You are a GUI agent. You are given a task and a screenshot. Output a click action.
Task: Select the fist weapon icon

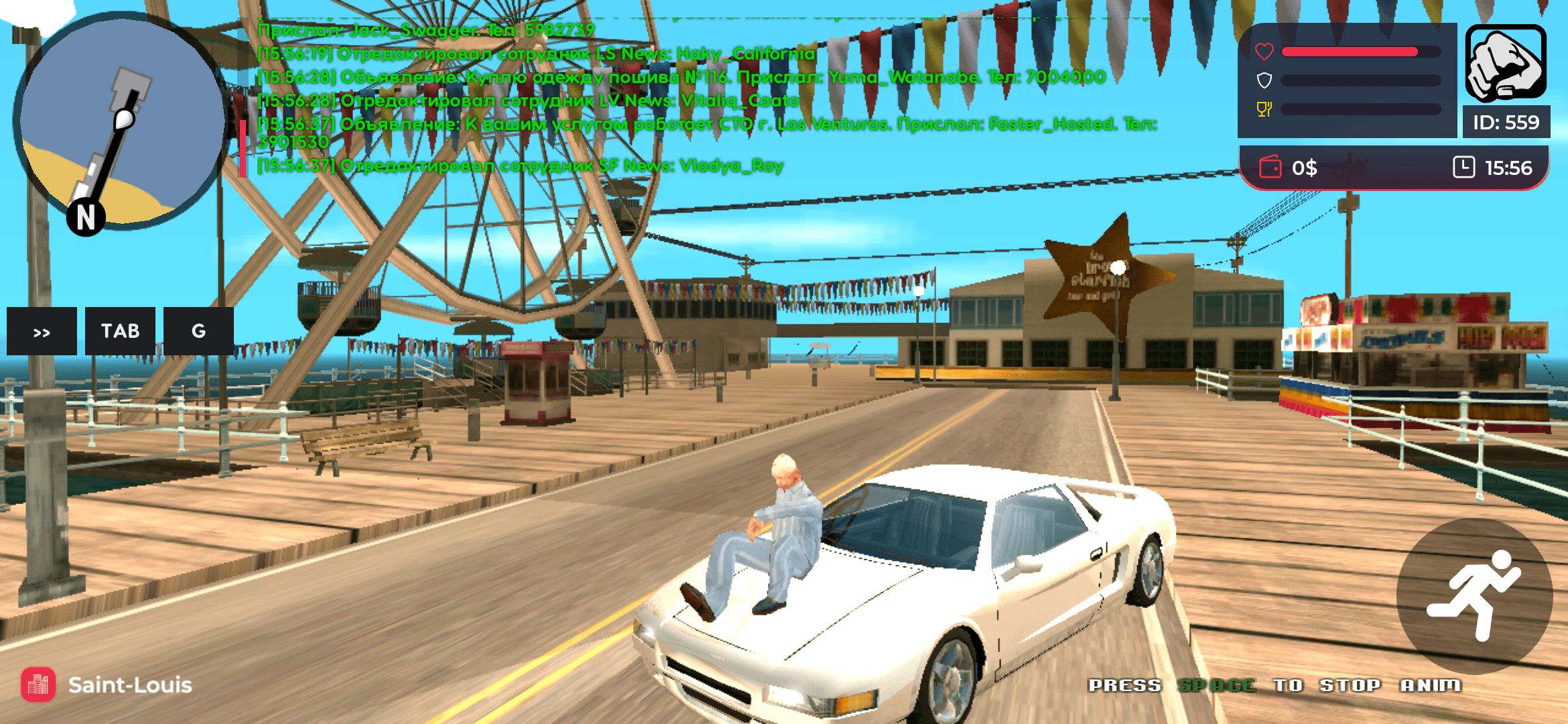1506,64
